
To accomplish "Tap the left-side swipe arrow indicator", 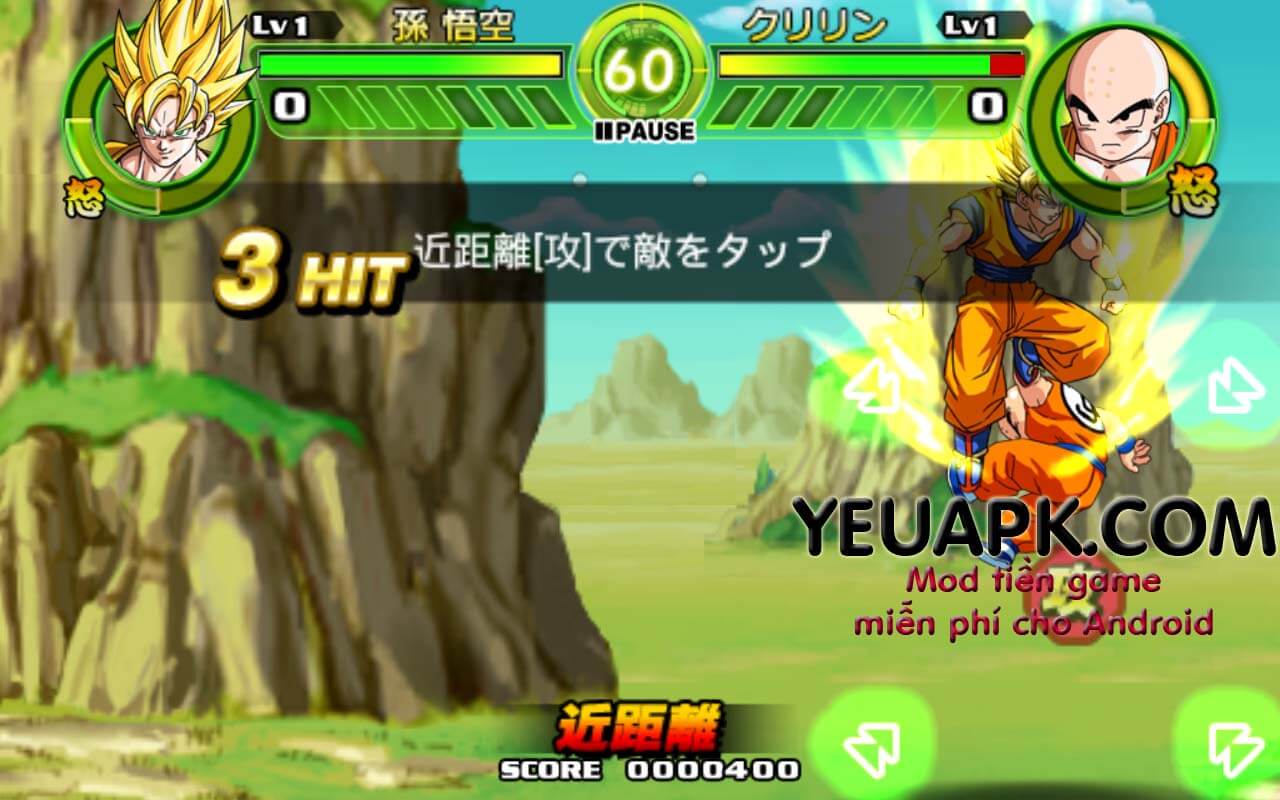I will (x=870, y=390).
